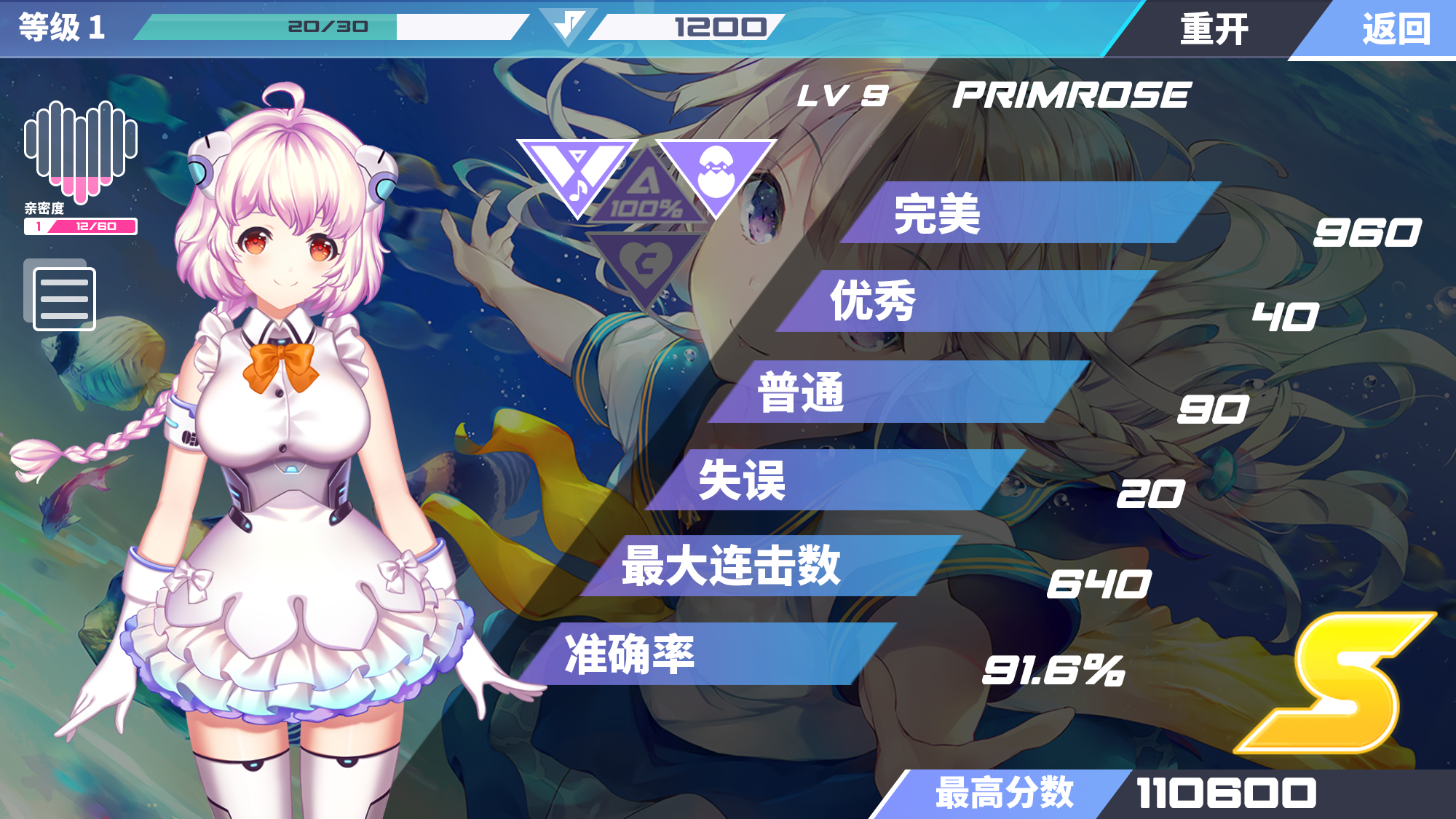The image size is (1456, 819).
Task: Click the 12/60 intimacy level bar
Action: click(x=80, y=226)
